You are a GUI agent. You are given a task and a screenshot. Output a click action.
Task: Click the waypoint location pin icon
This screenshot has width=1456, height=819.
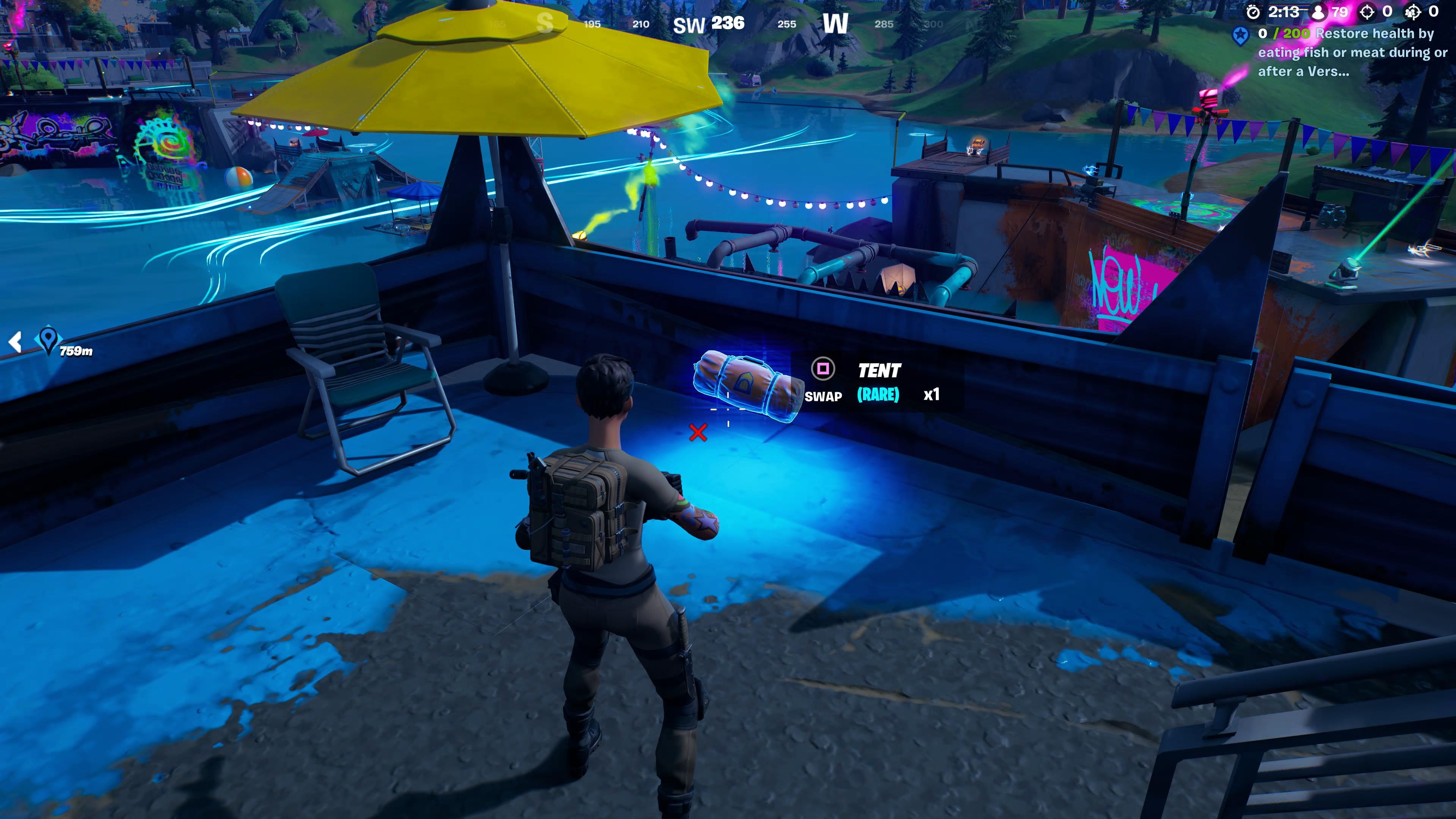(49, 340)
